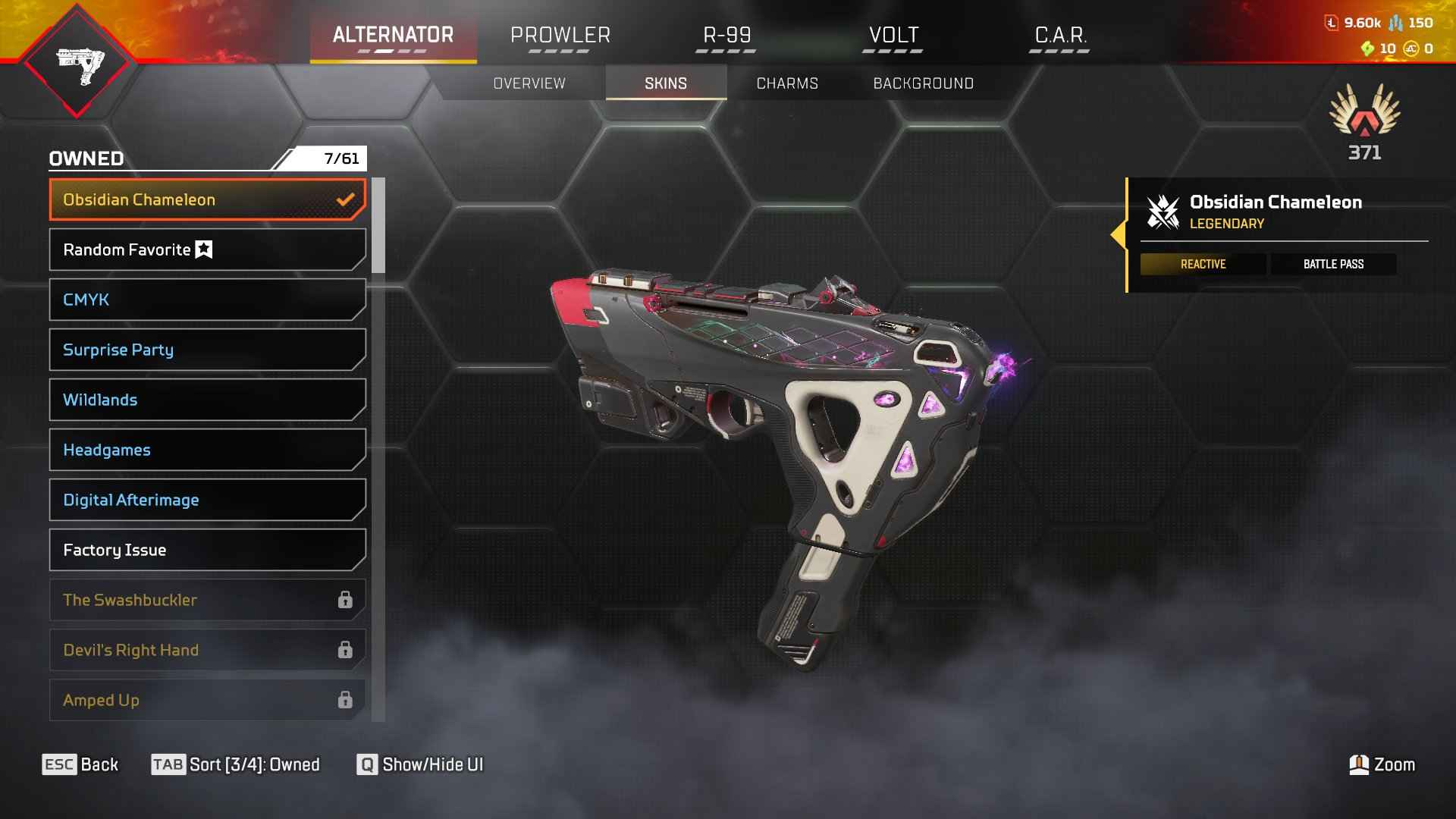Choose the Headgames skin
Screen dimensions: 1456x819
coord(207,450)
